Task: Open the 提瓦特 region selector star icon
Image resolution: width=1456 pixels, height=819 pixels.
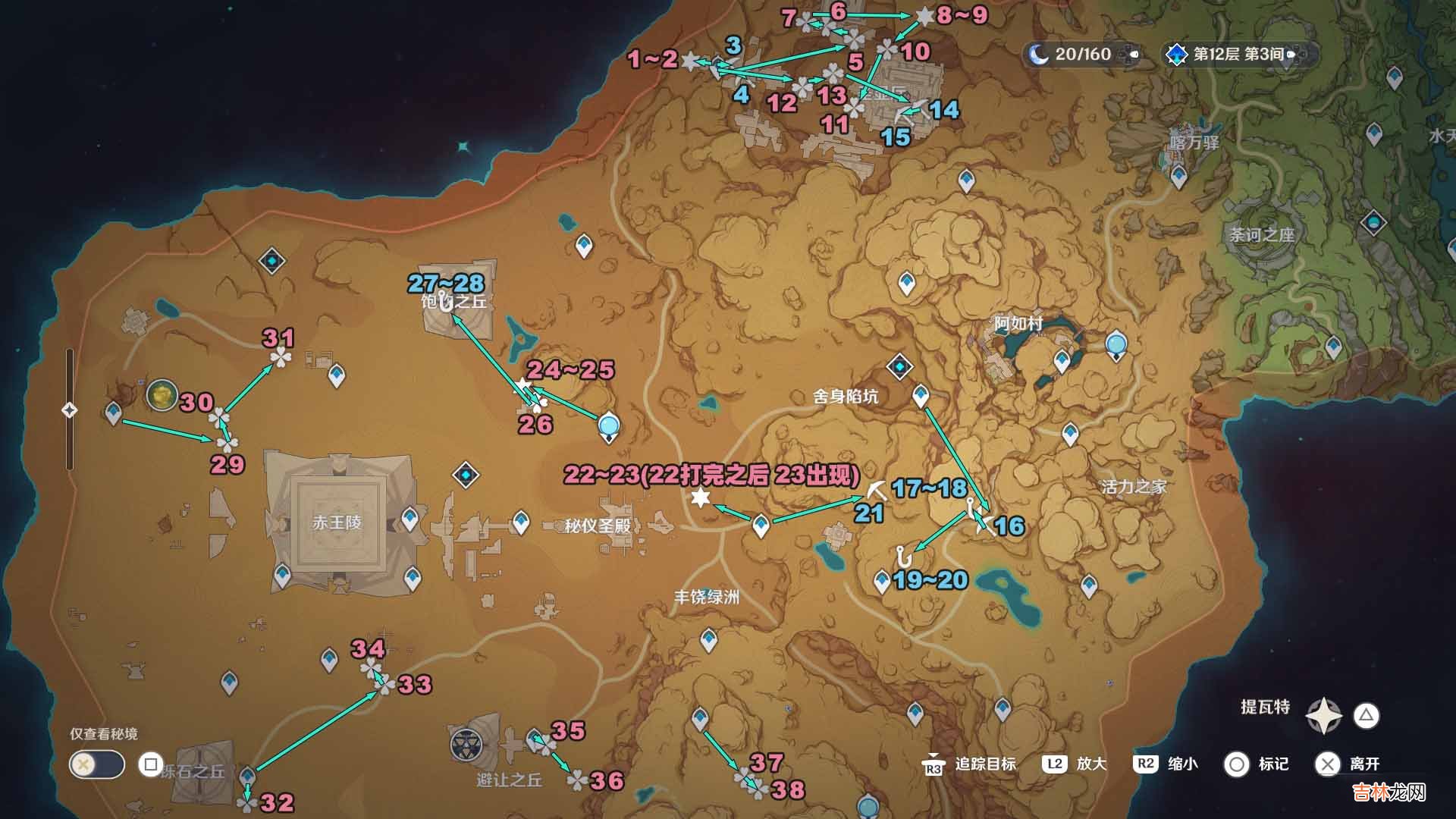Action: click(x=1323, y=715)
